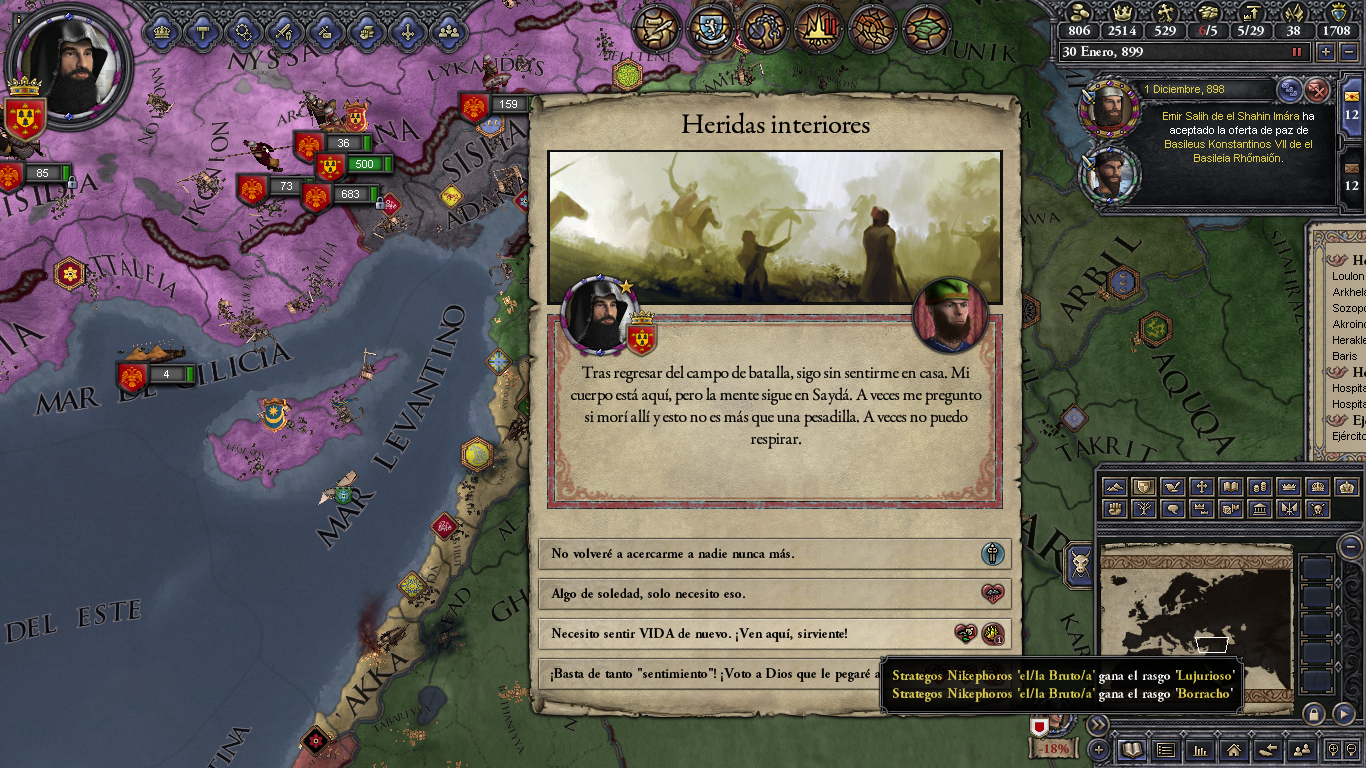Increase game speed with the plus stepper
1366x768 pixels.
[1326, 52]
